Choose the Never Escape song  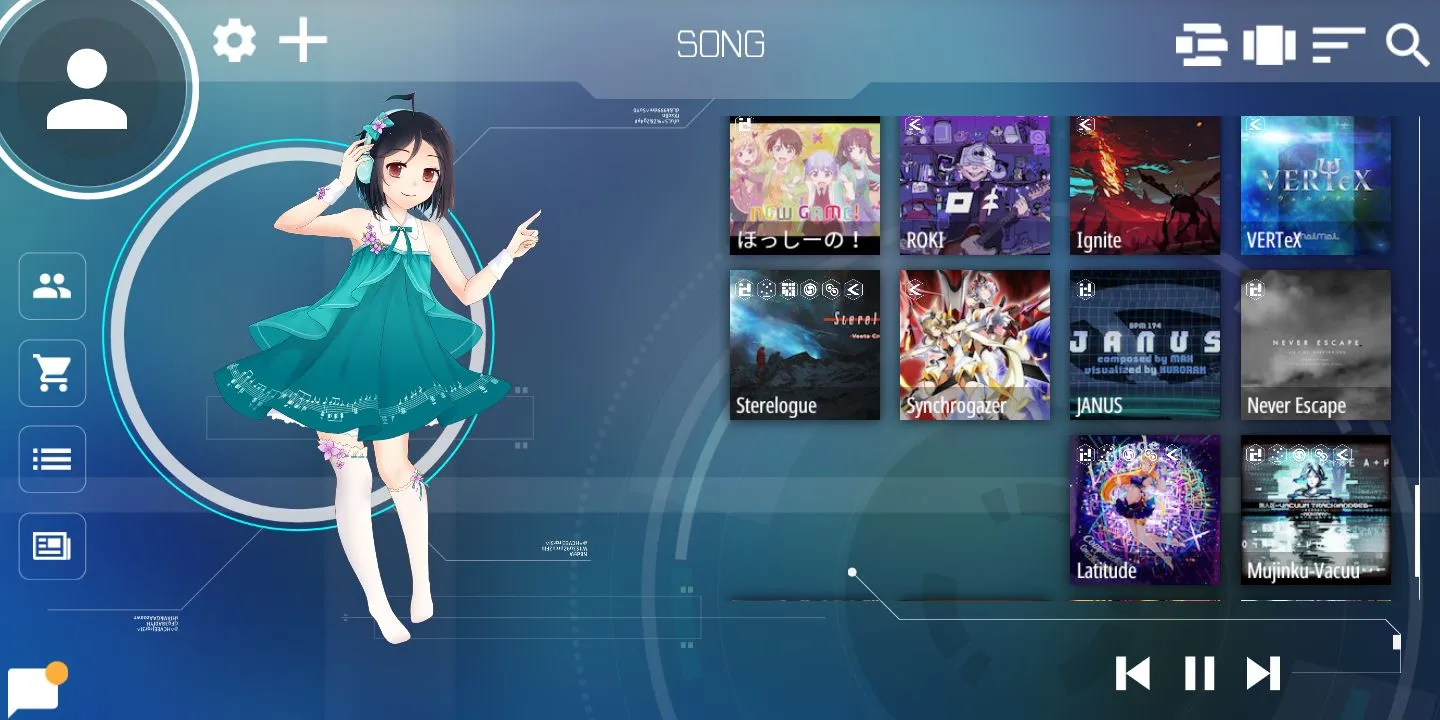(1316, 345)
